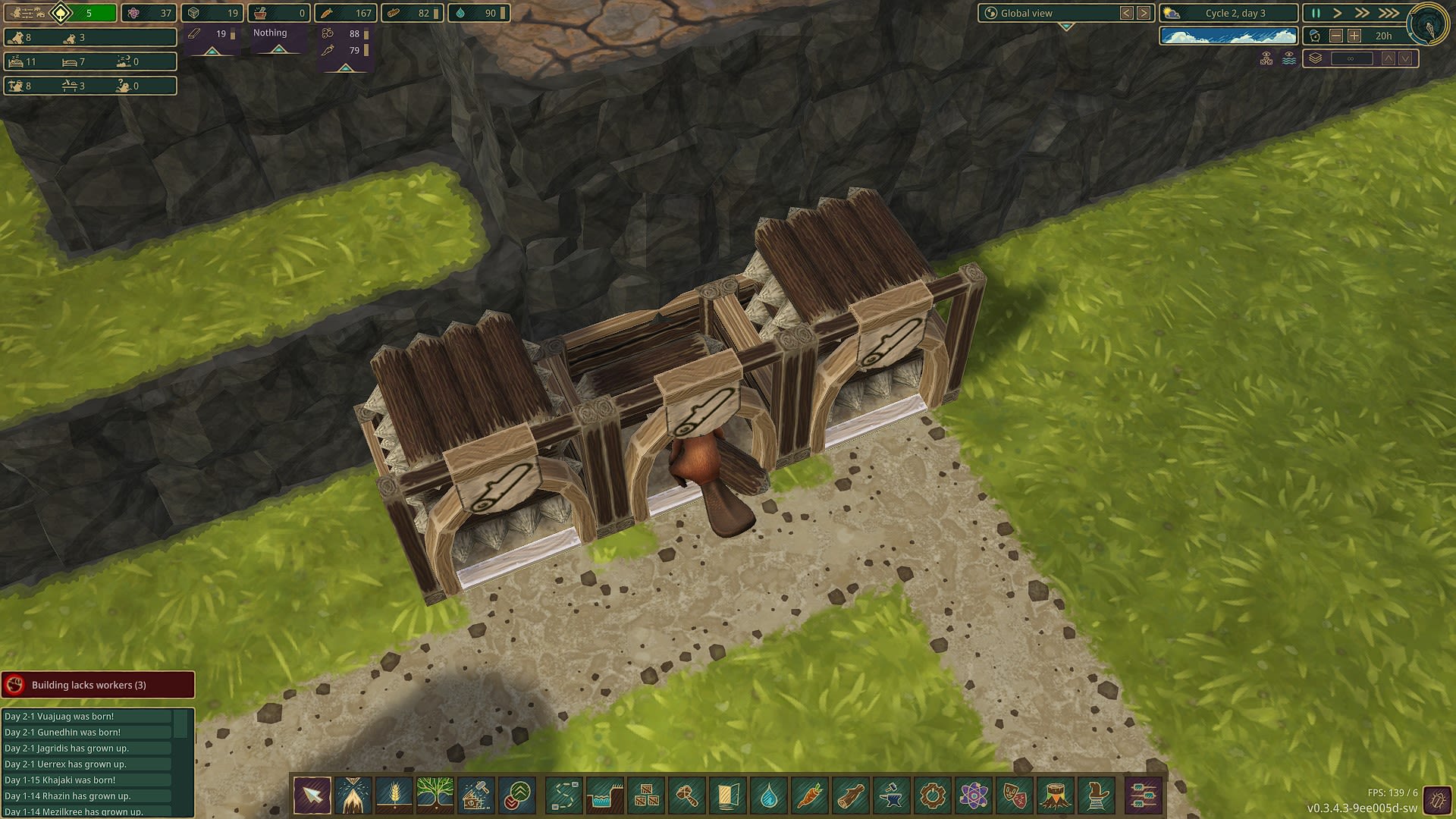
Task: Choose the crop field planting tool
Action: tap(394, 795)
